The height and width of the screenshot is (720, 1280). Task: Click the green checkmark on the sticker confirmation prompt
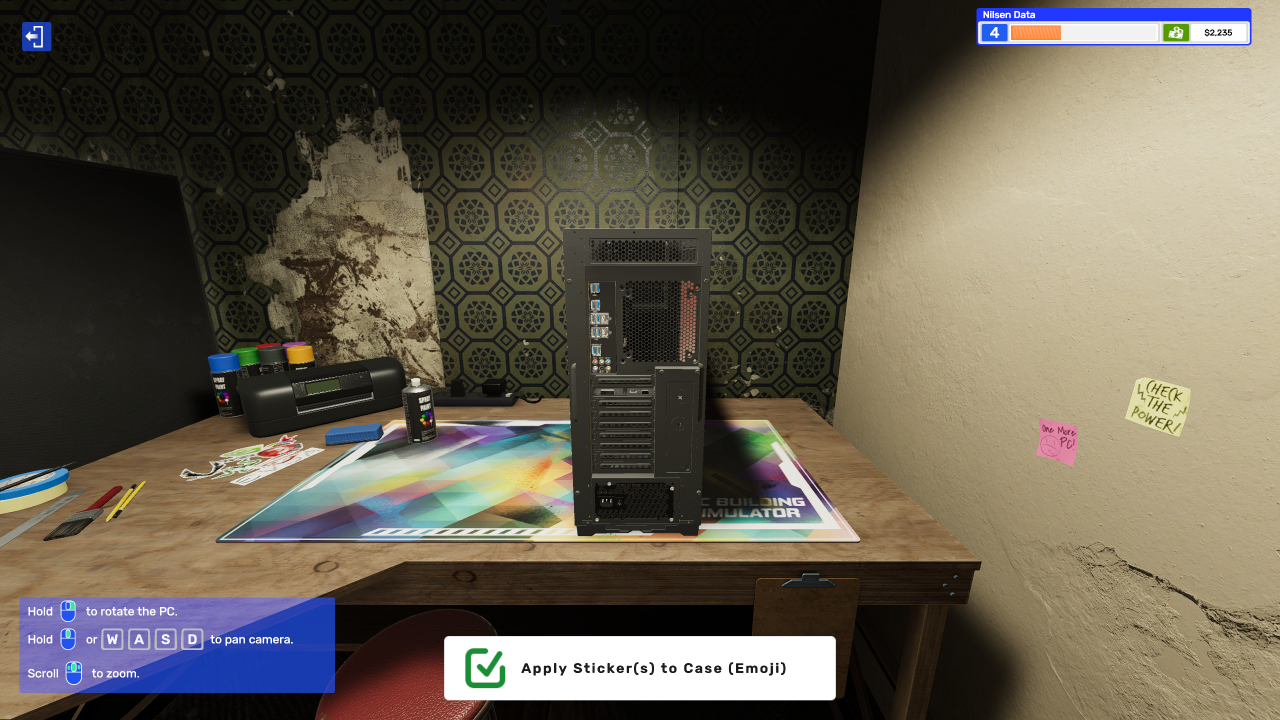484,667
